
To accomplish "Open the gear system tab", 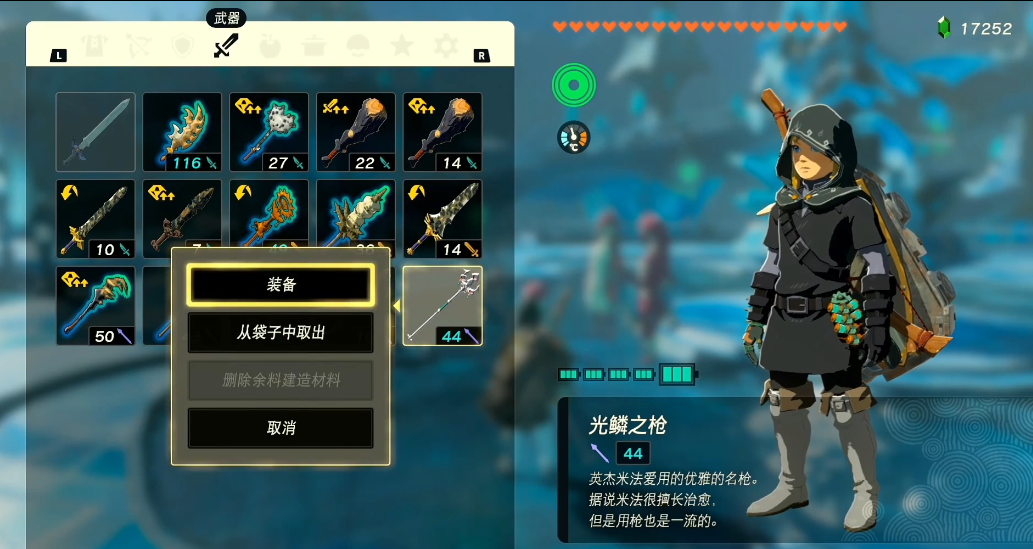I will click(x=445, y=46).
